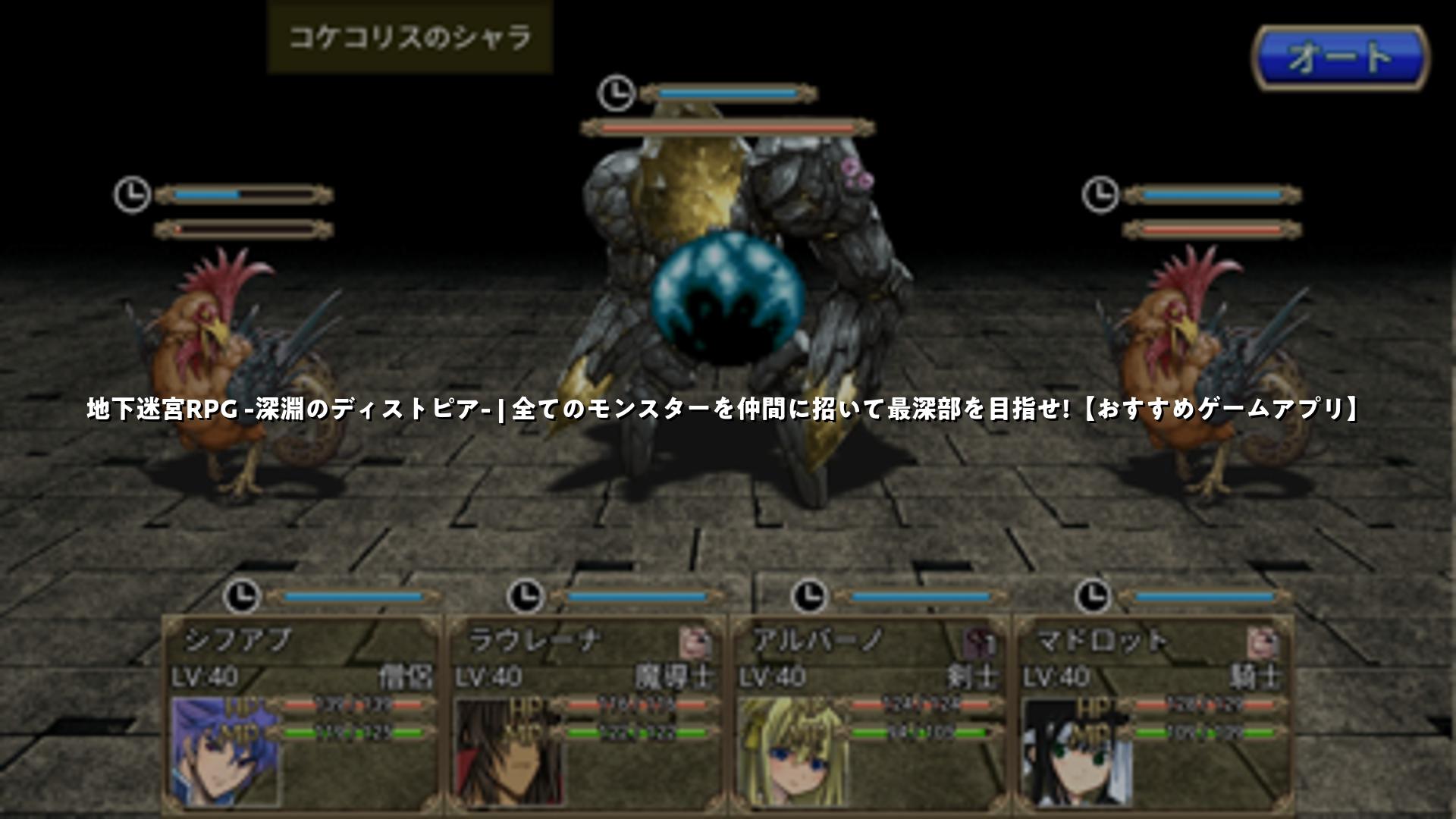Pick マドロット's character panel
The width and height of the screenshot is (1456, 819).
point(1153,713)
